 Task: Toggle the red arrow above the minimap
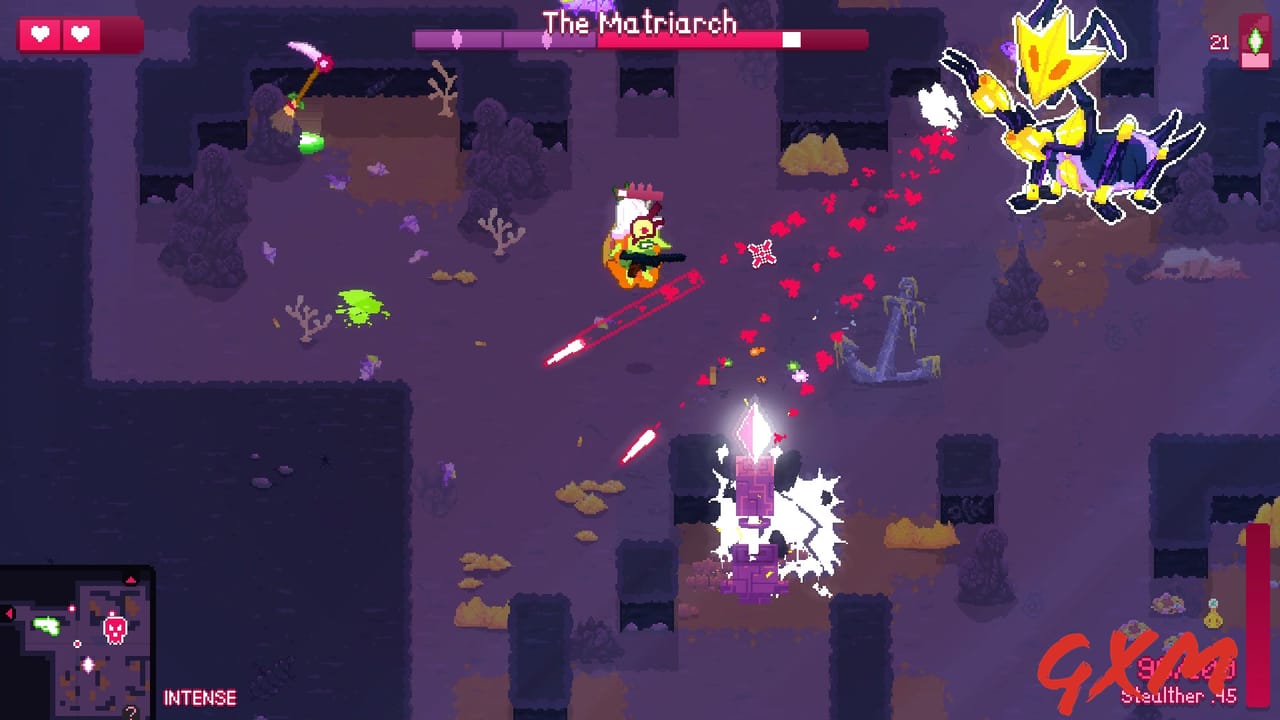pyautogui.click(x=131, y=580)
